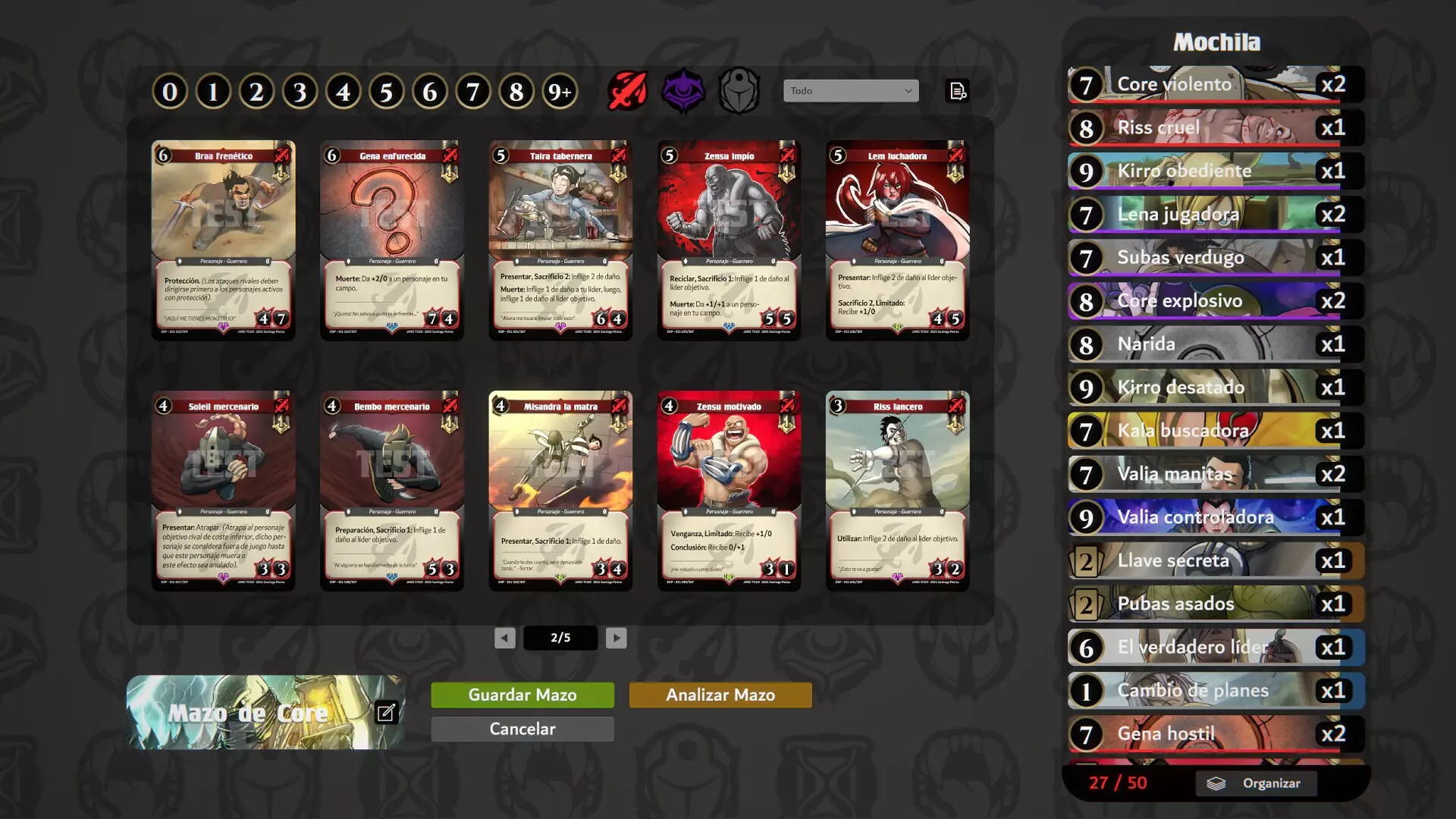Image resolution: width=1456 pixels, height=819 pixels.
Task: Select Llave secreta in the Mochila
Action: 1213,560
